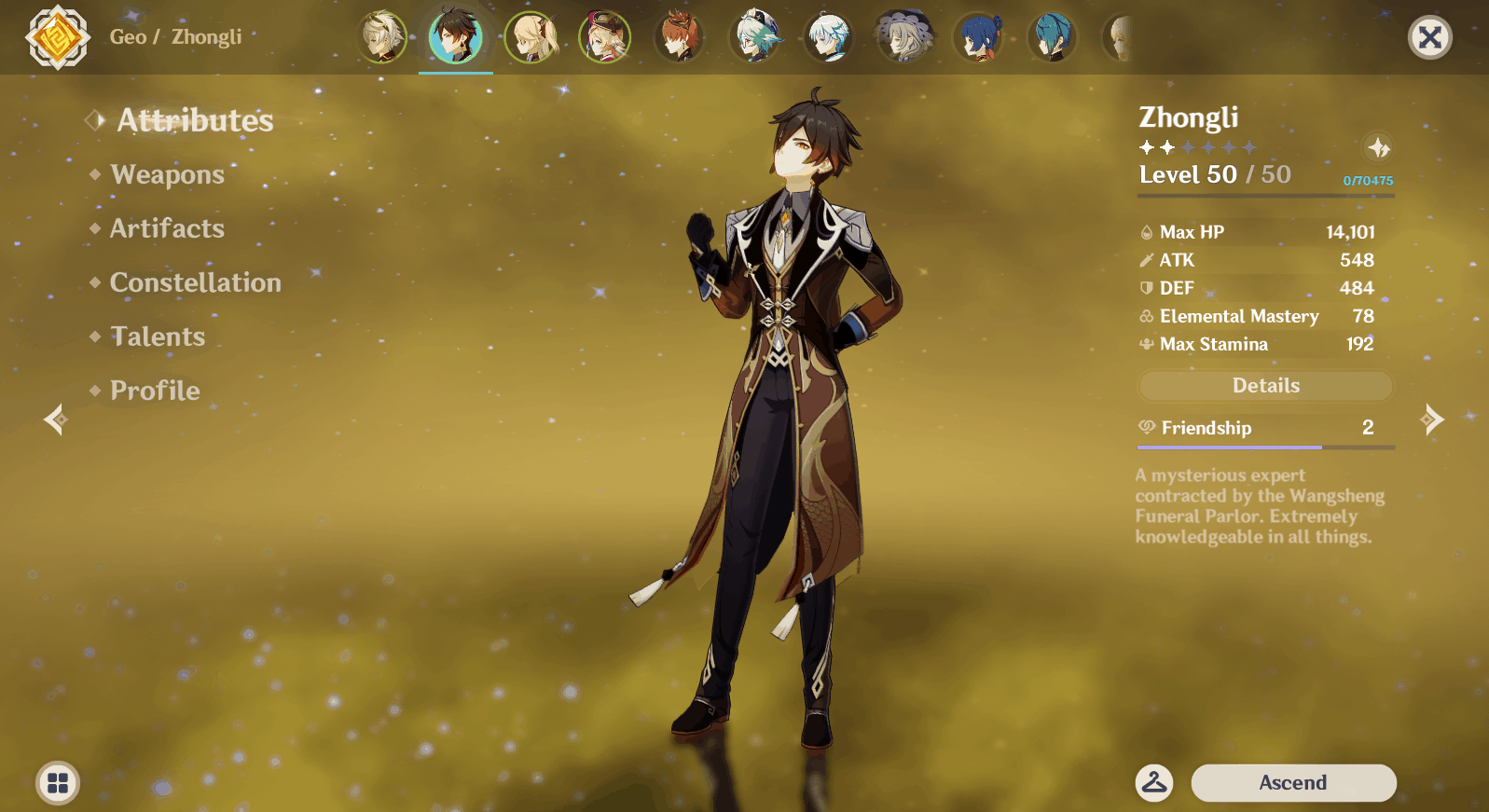The height and width of the screenshot is (812, 1489).
Task: Select Albedo's portrait
Action: tap(382, 37)
